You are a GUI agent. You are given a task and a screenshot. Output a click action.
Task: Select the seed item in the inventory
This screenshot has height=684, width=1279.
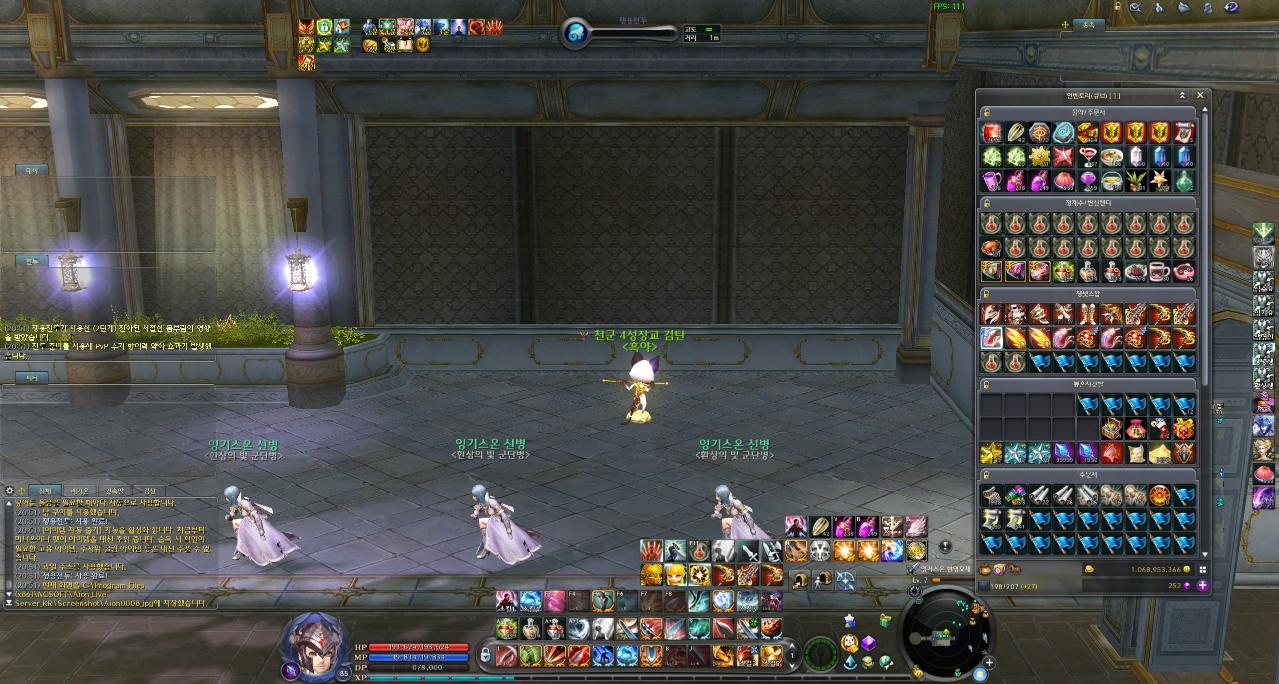point(1016,133)
